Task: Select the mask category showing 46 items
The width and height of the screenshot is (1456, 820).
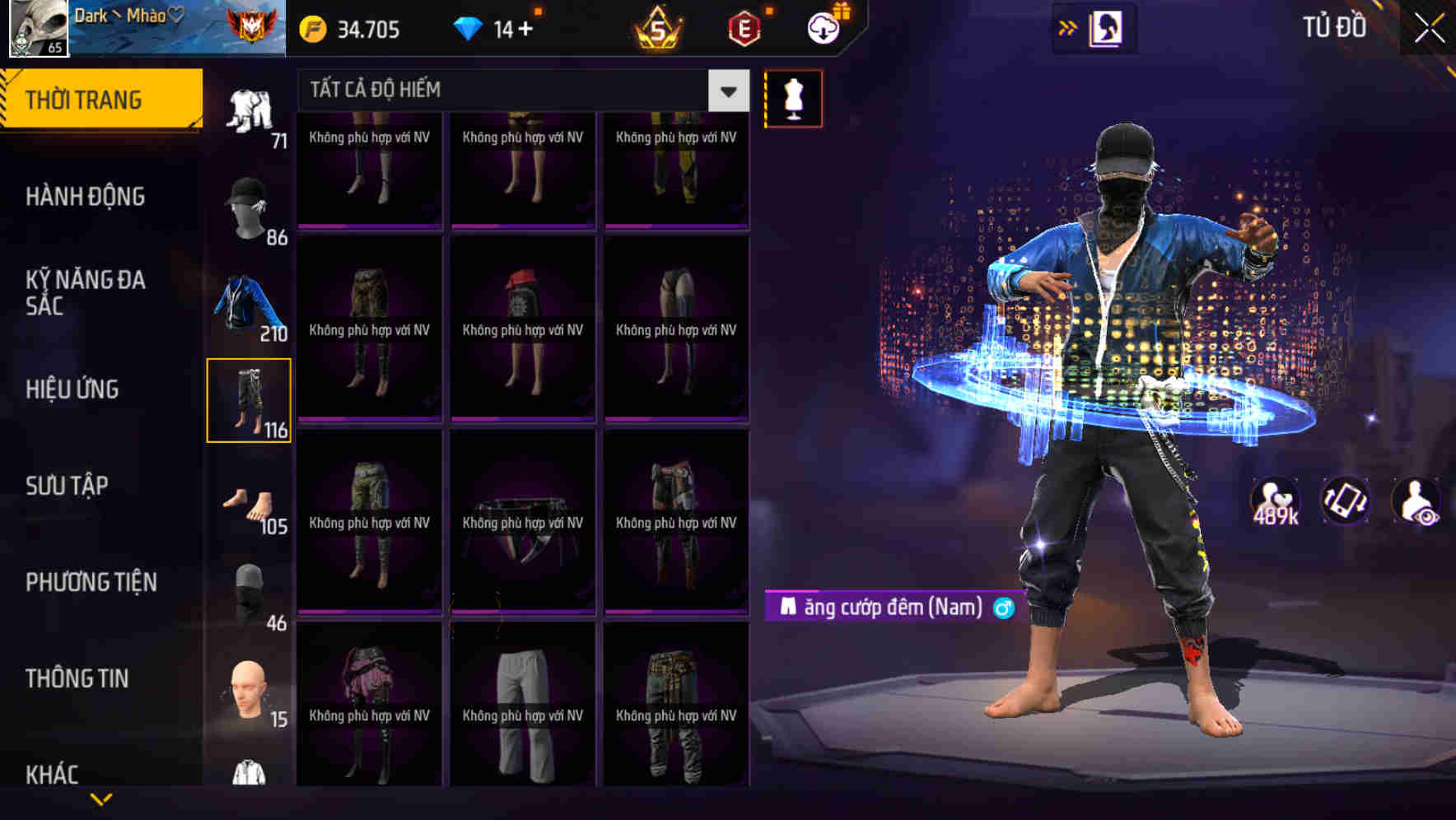Action: [x=250, y=593]
